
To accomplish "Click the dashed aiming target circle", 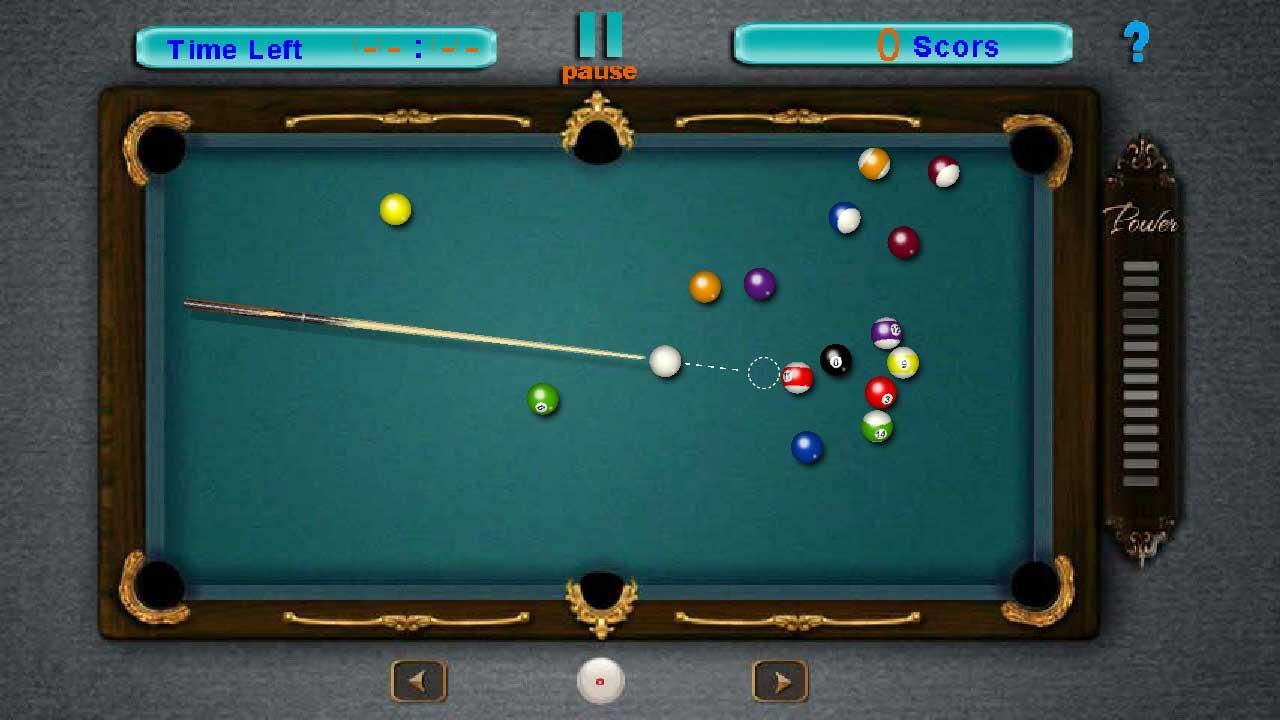I will point(762,371).
